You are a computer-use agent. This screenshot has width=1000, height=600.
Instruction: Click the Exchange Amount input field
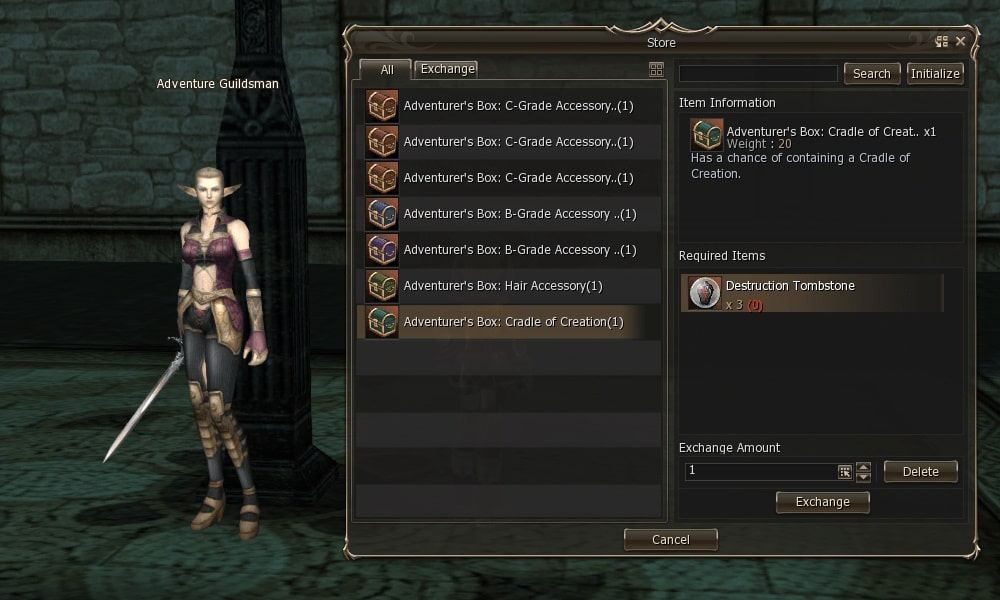coord(760,471)
